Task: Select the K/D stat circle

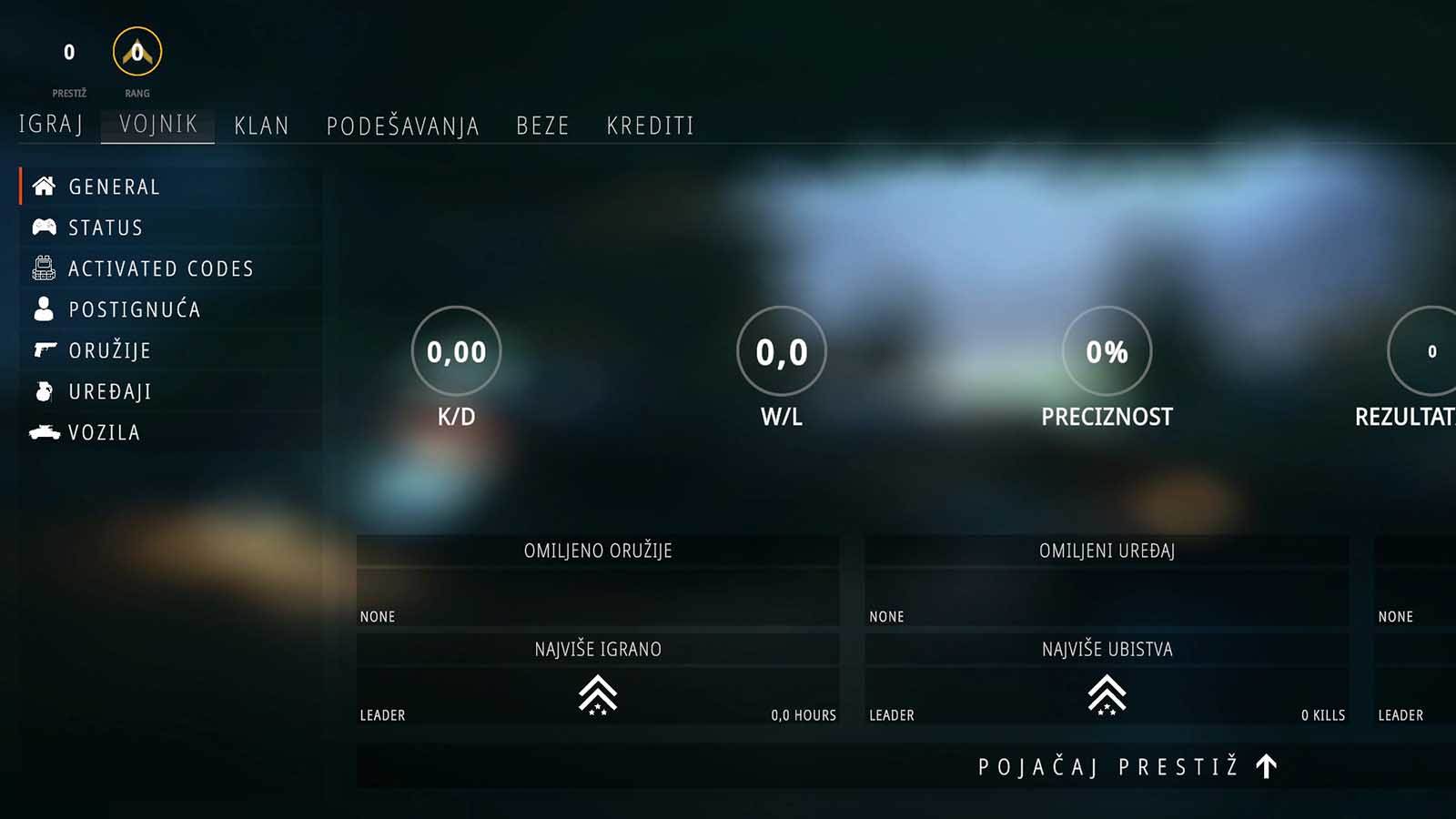Action: [455, 350]
